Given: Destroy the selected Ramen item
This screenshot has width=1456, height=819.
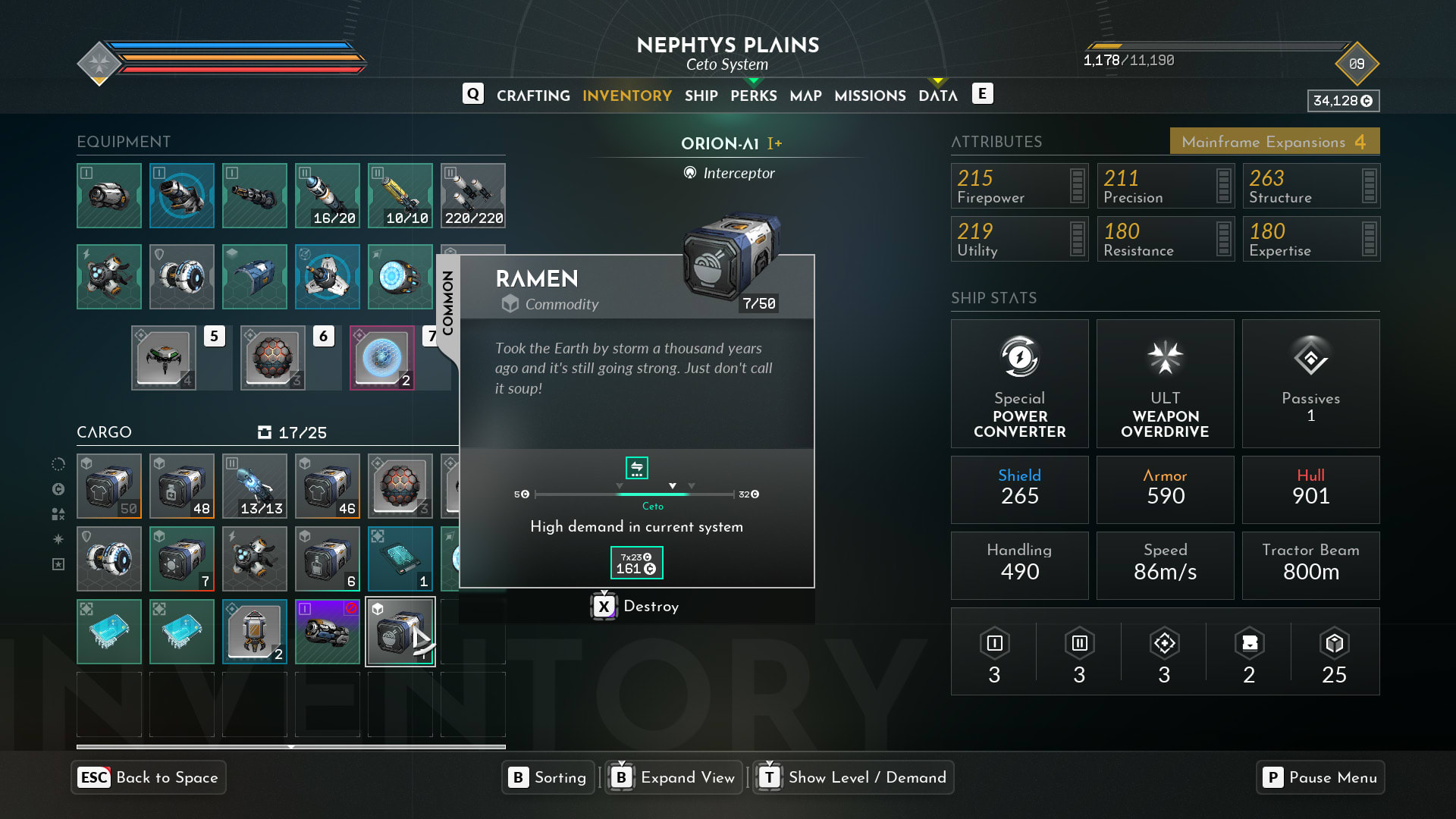Looking at the screenshot, I should (x=636, y=607).
